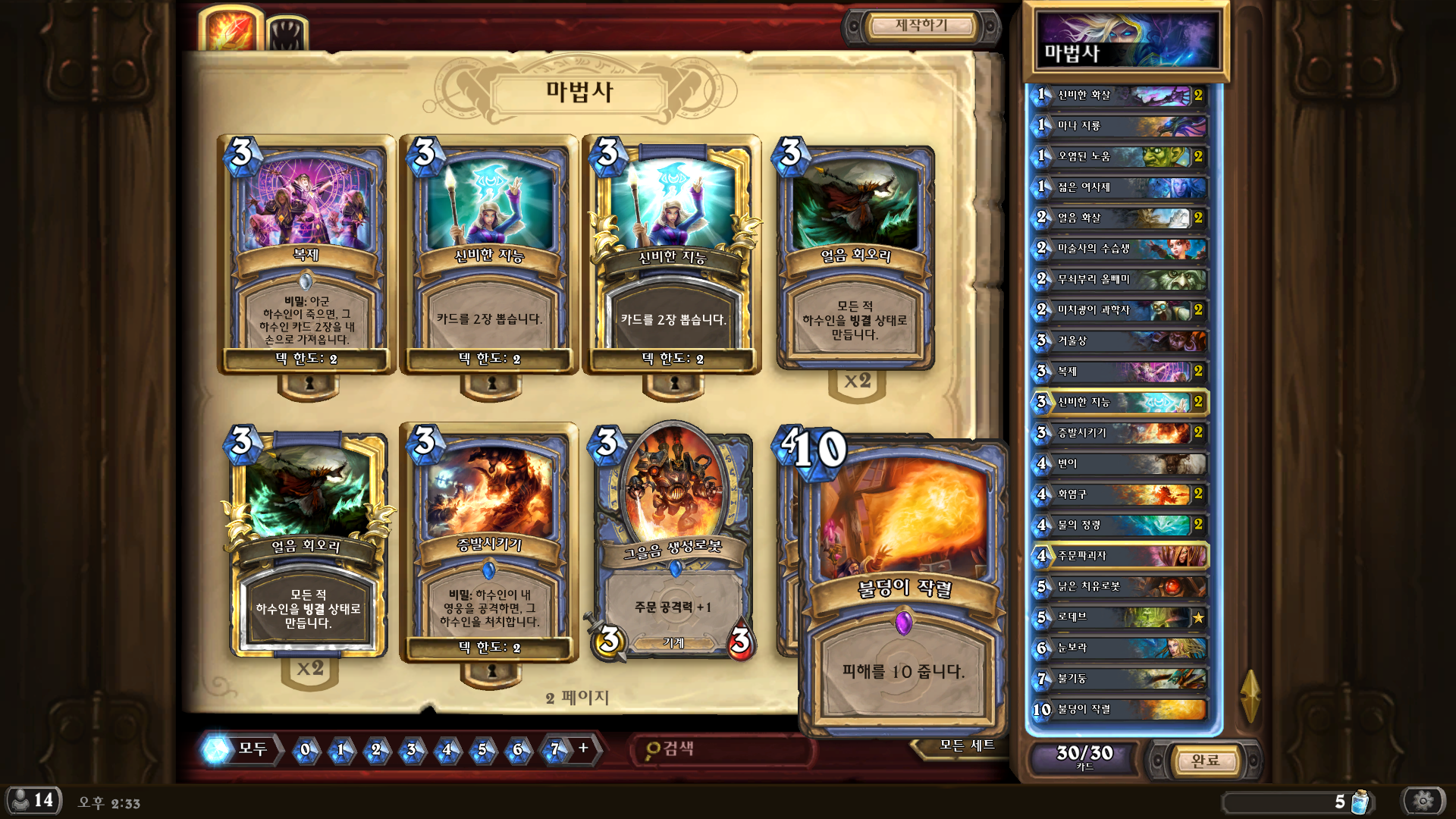Select the golden 신비한 지능 card

673,254
